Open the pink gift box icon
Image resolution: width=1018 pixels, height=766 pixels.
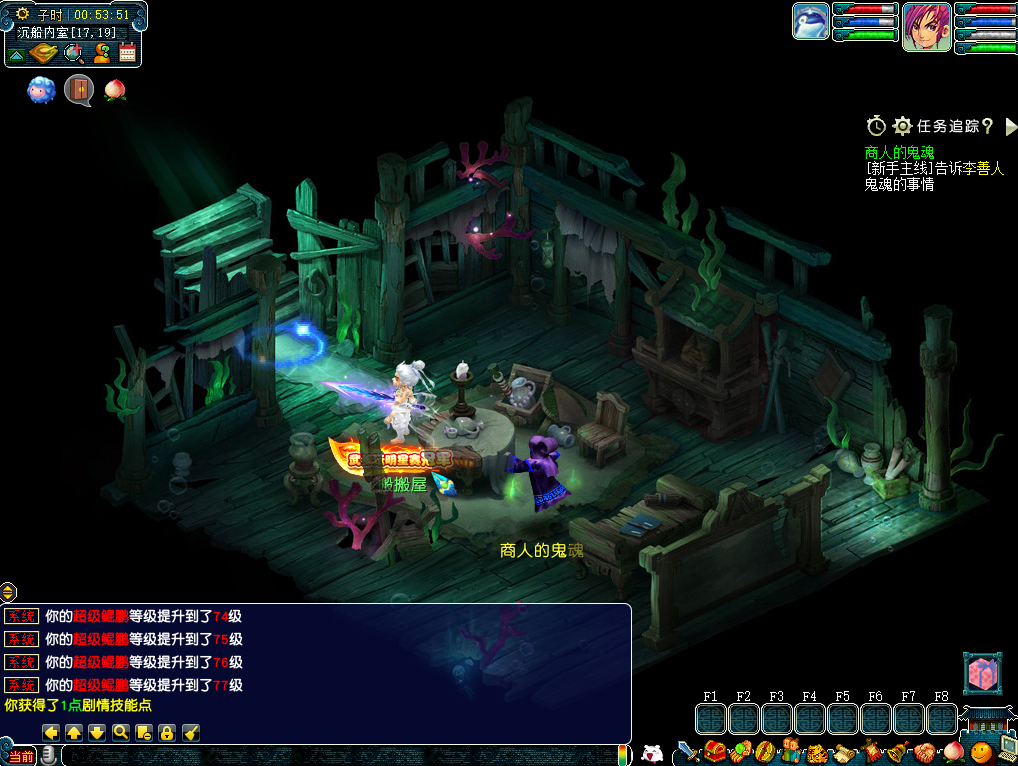[x=980, y=673]
